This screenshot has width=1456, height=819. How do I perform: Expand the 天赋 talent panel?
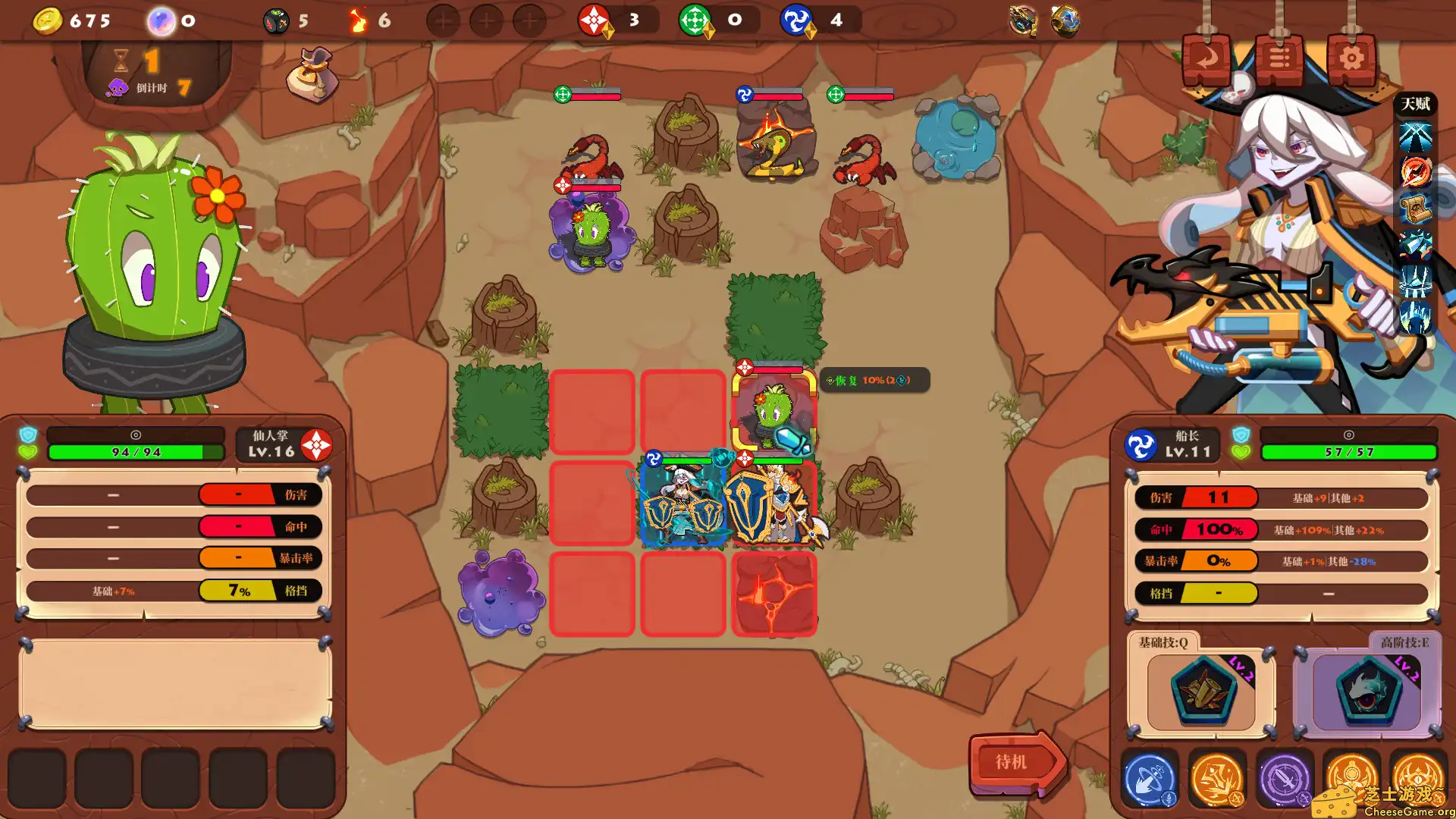(1415, 105)
